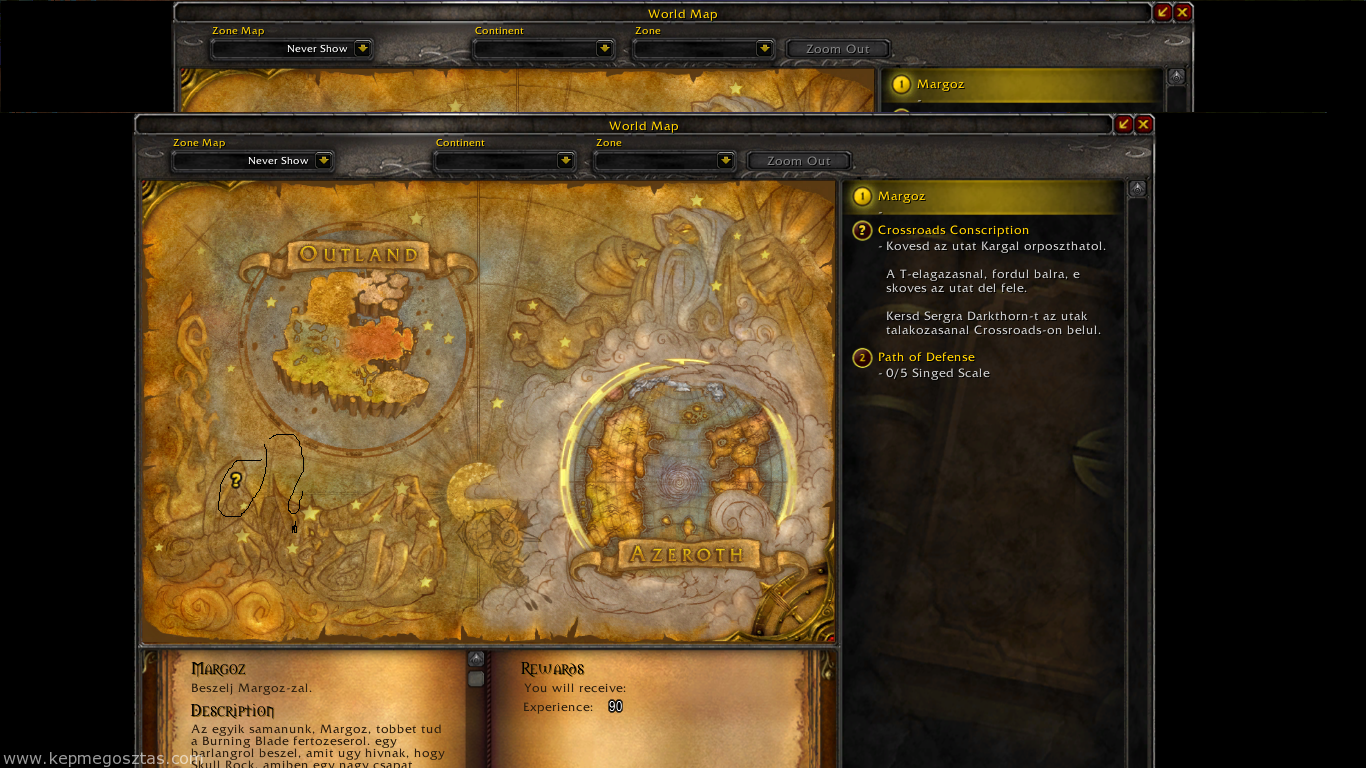Open the Zone dropdown
The image size is (1366, 768).
665,160
